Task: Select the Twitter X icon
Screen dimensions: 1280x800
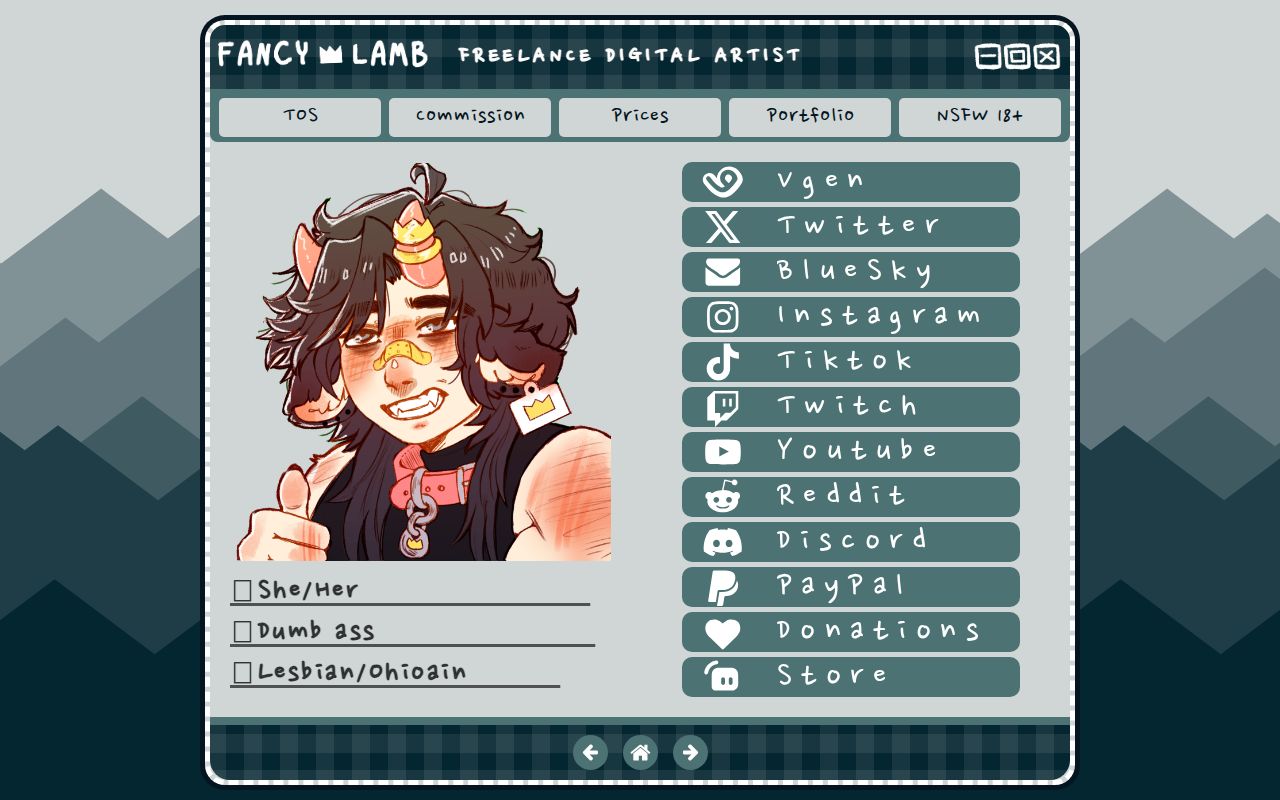Action: click(x=723, y=226)
